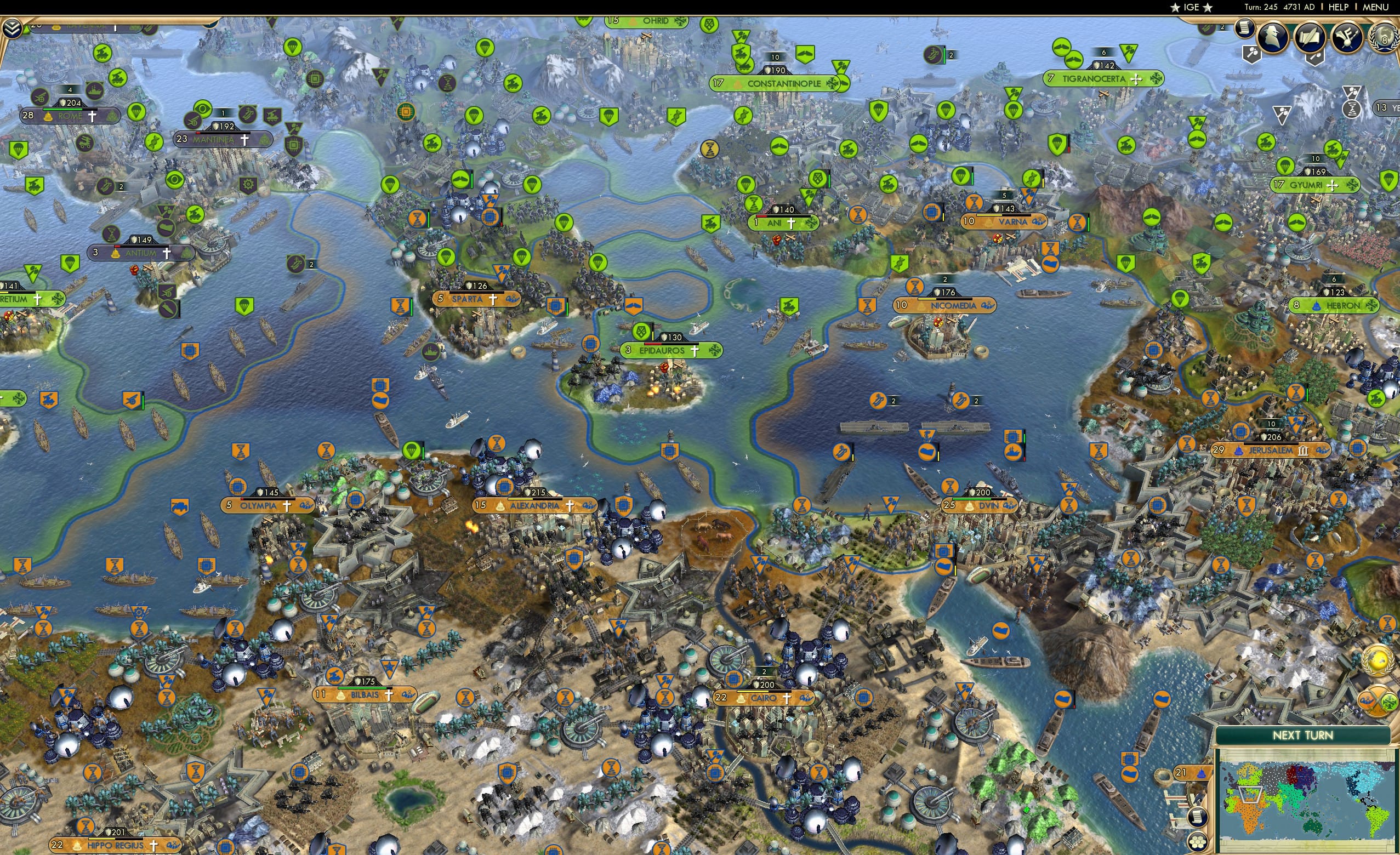The width and height of the screenshot is (1400, 855).
Task: Open the MENU from the top bar
Action: pos(1375,7)
